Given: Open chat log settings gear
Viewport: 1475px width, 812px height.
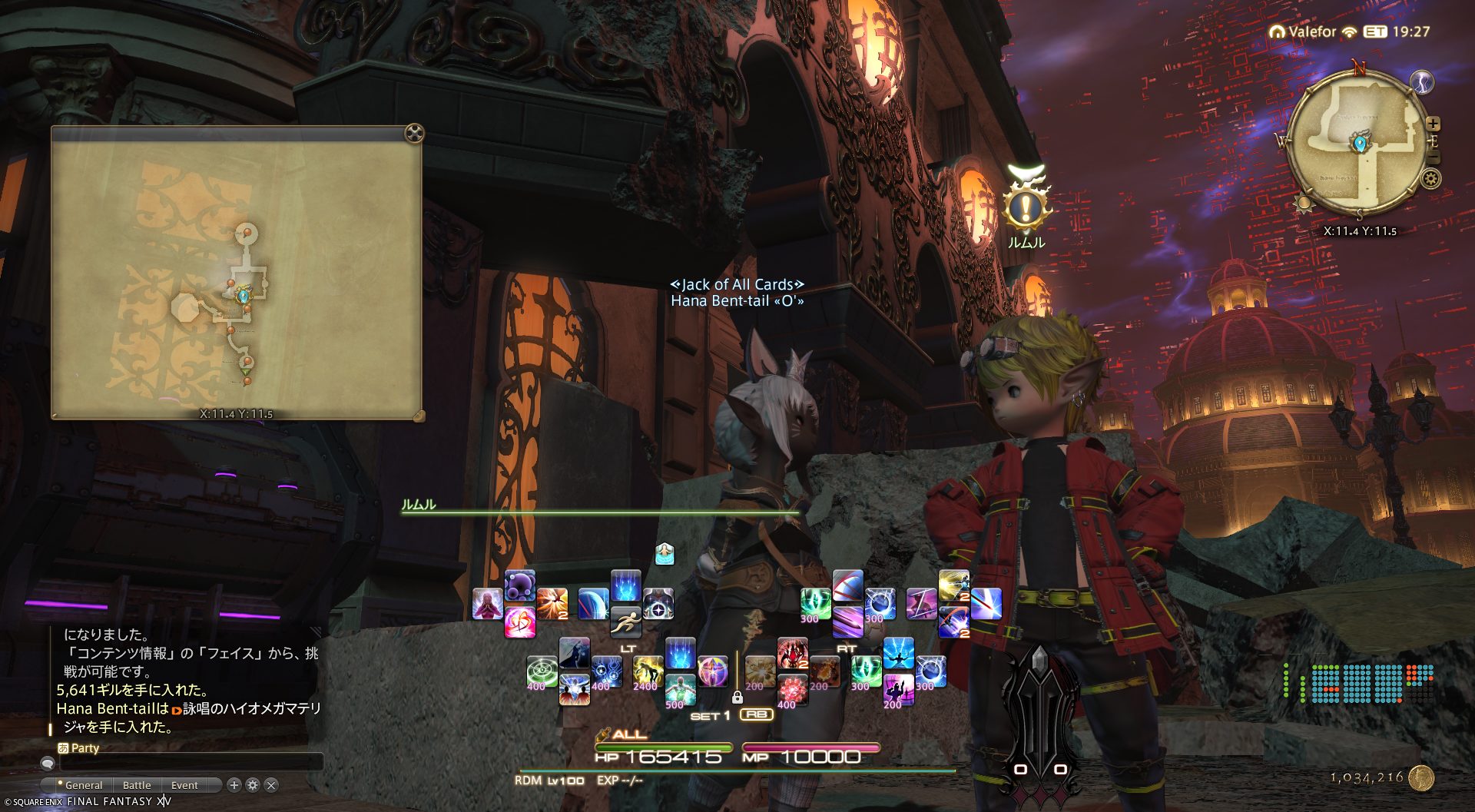Looking at the screenshot, I should (253, 785).
